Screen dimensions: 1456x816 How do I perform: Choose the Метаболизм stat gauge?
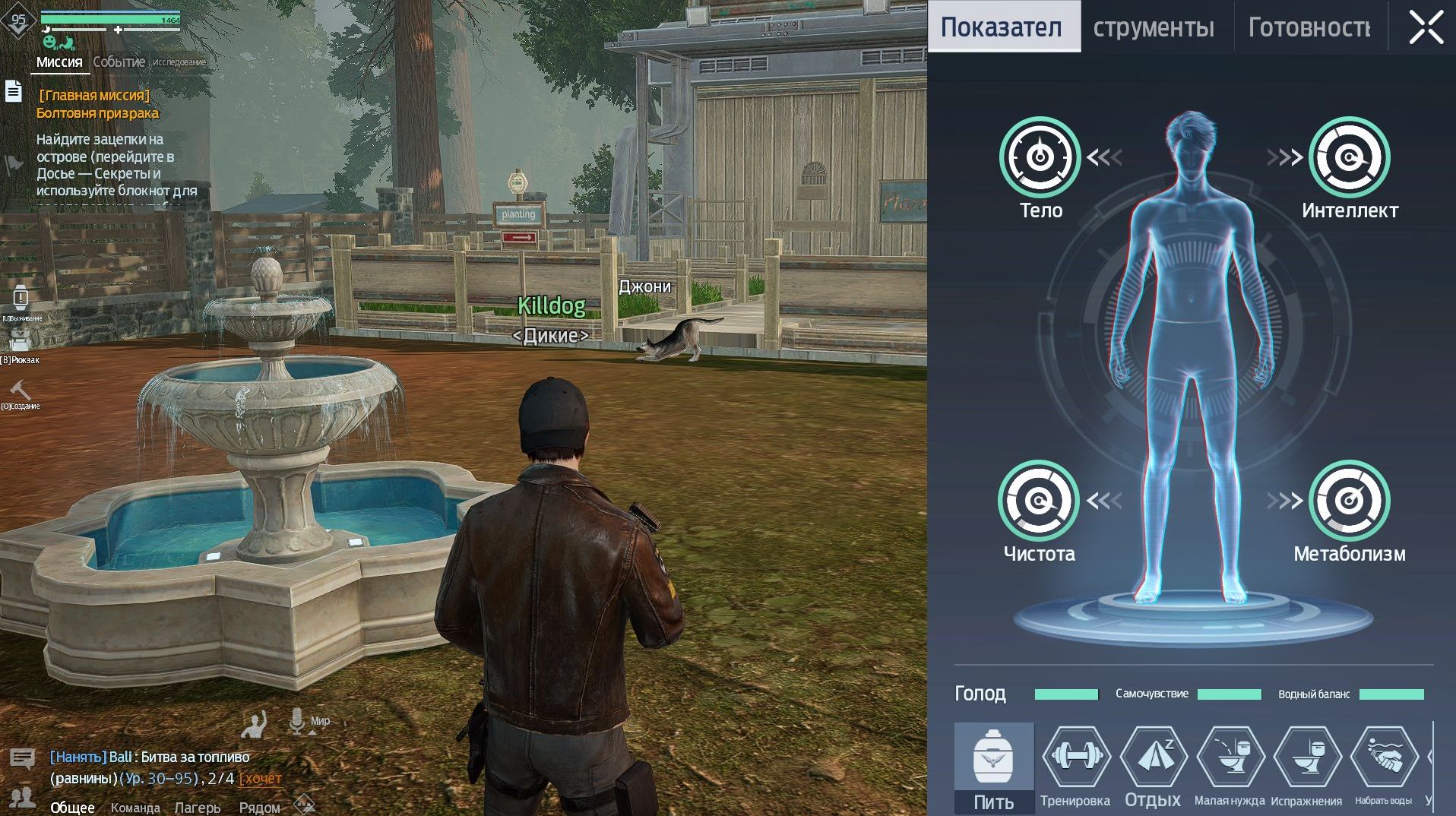pos(1349,501)
